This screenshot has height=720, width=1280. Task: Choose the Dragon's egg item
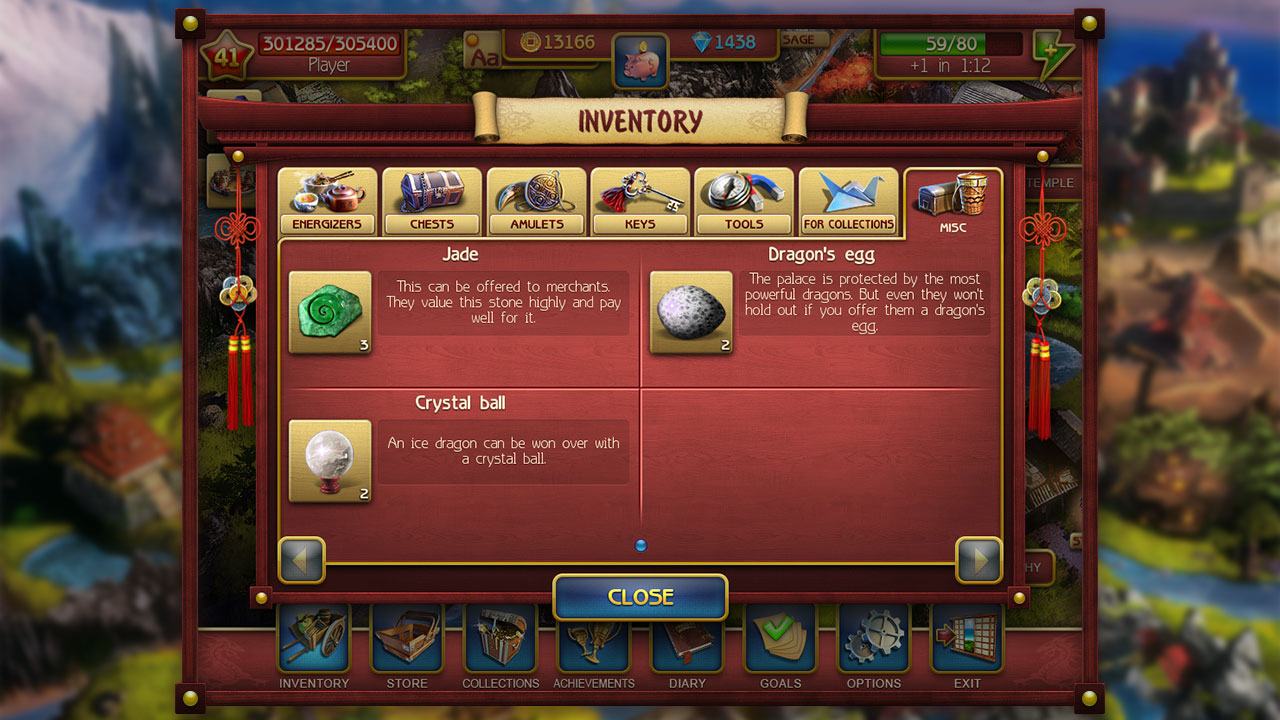[691, 313]
